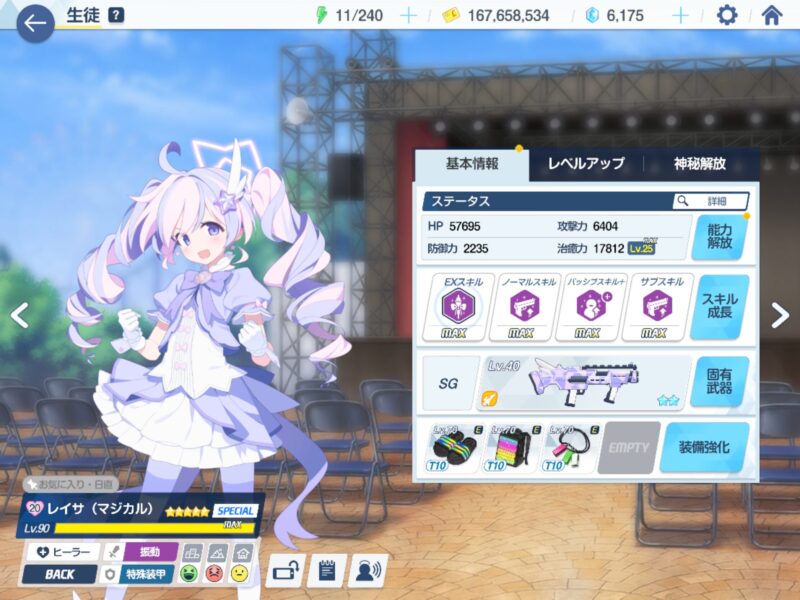Select the rainbow backpack equipment slot
800x600 pixels.
pyautogui.click(x=512, y=447)
